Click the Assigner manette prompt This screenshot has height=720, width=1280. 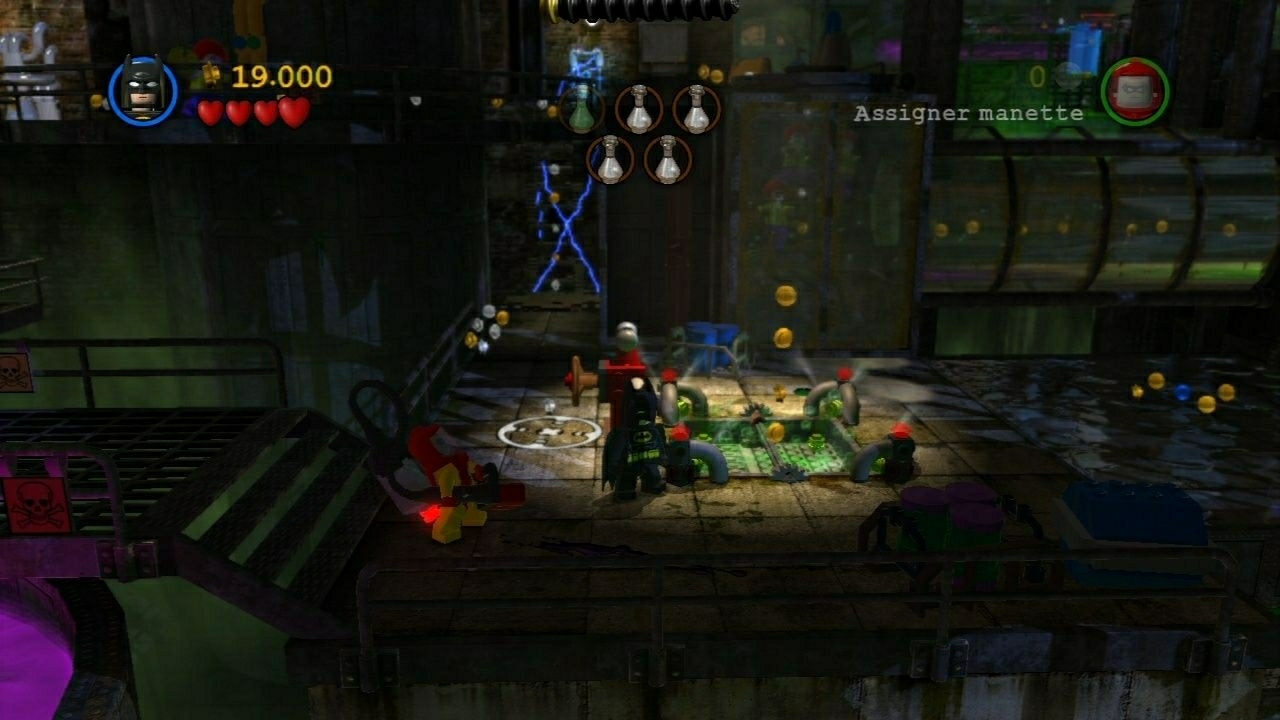click(967, 115)
